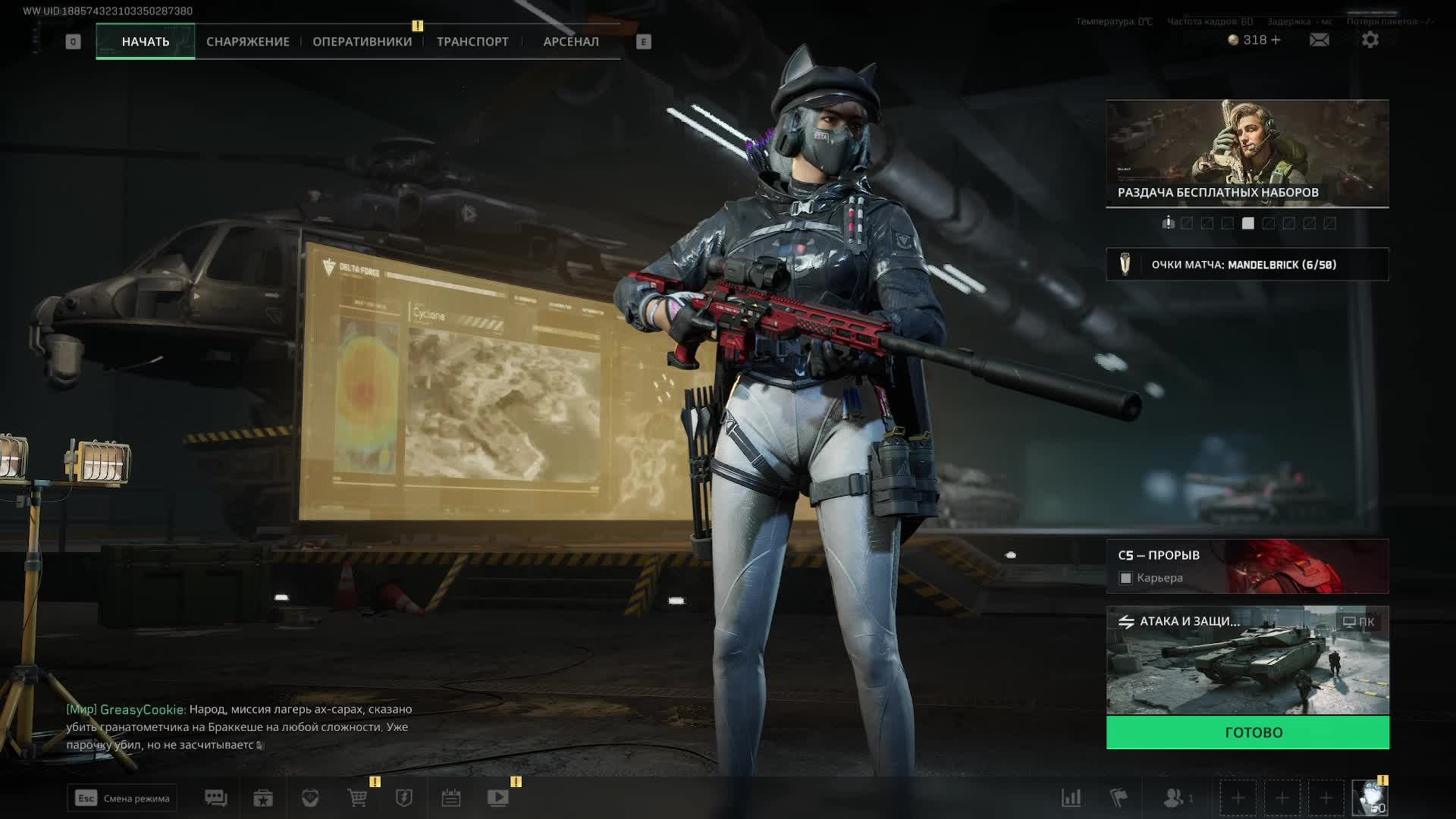Open the free bundles giveaway banner
The height and width of the screenshot is (819, 1456).
coord(1247,153)
